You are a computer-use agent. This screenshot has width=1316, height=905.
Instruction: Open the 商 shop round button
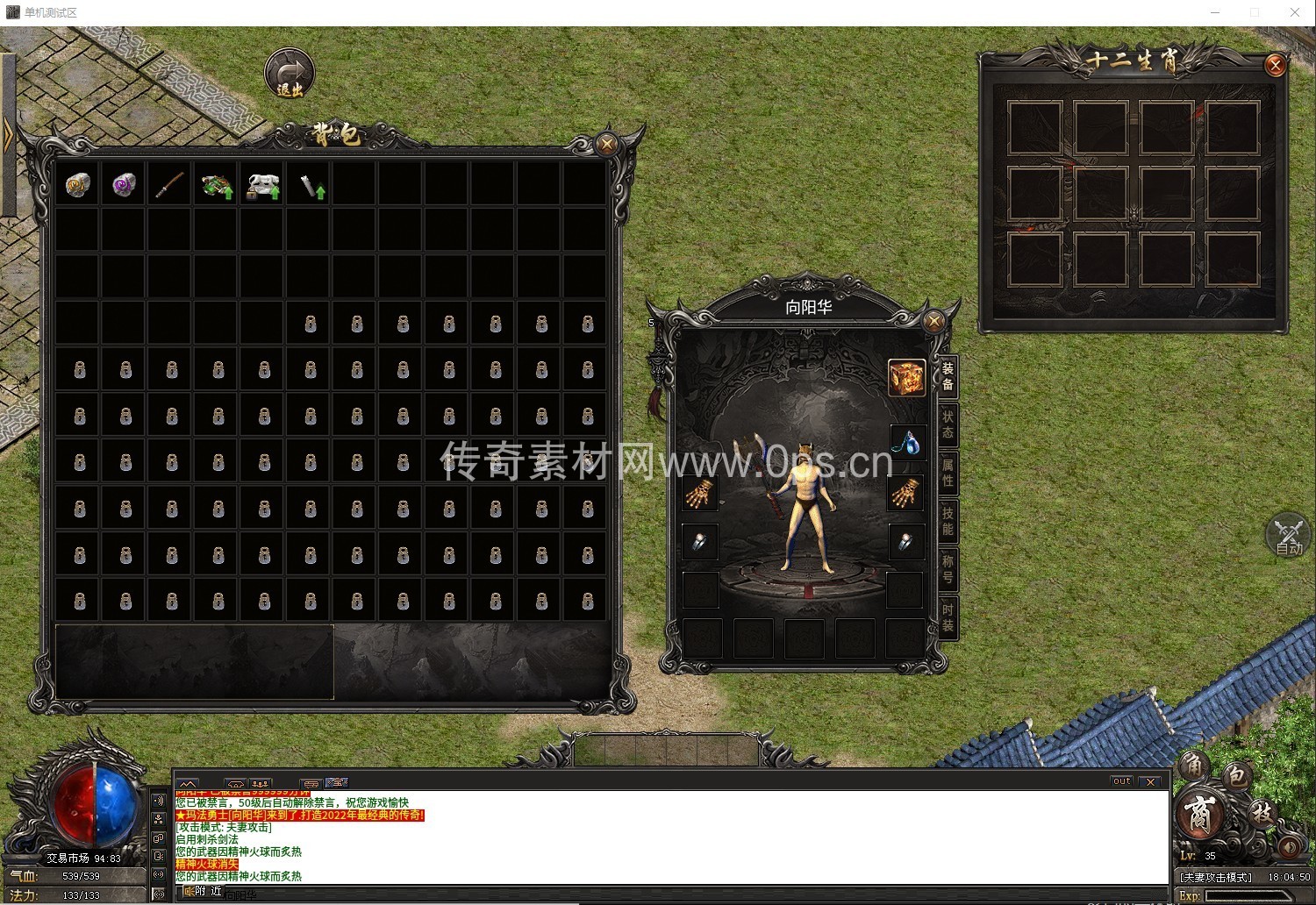point(1199,815)
